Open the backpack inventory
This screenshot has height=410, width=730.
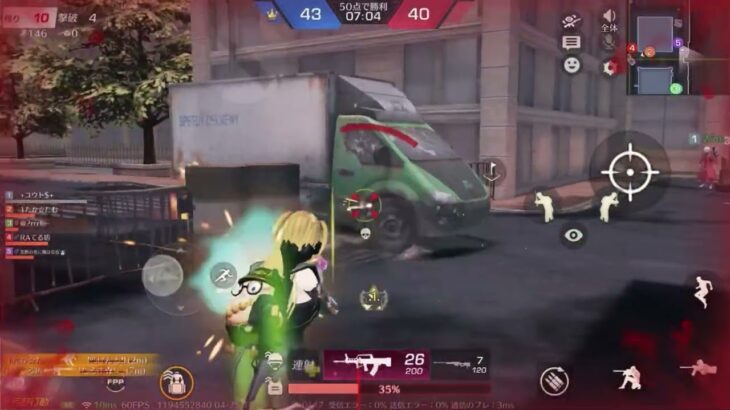tap(177, 382)
